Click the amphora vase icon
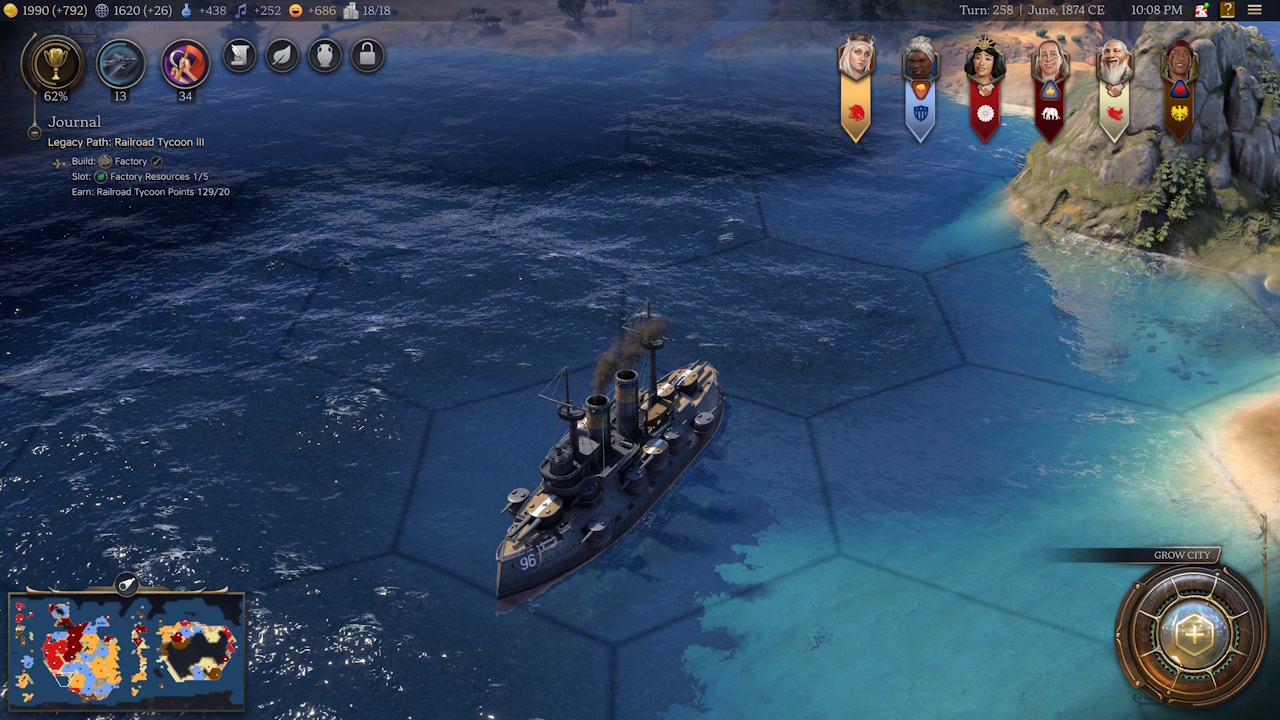The width and height of the screenshot is (1280, 720). tap(324, 56)
